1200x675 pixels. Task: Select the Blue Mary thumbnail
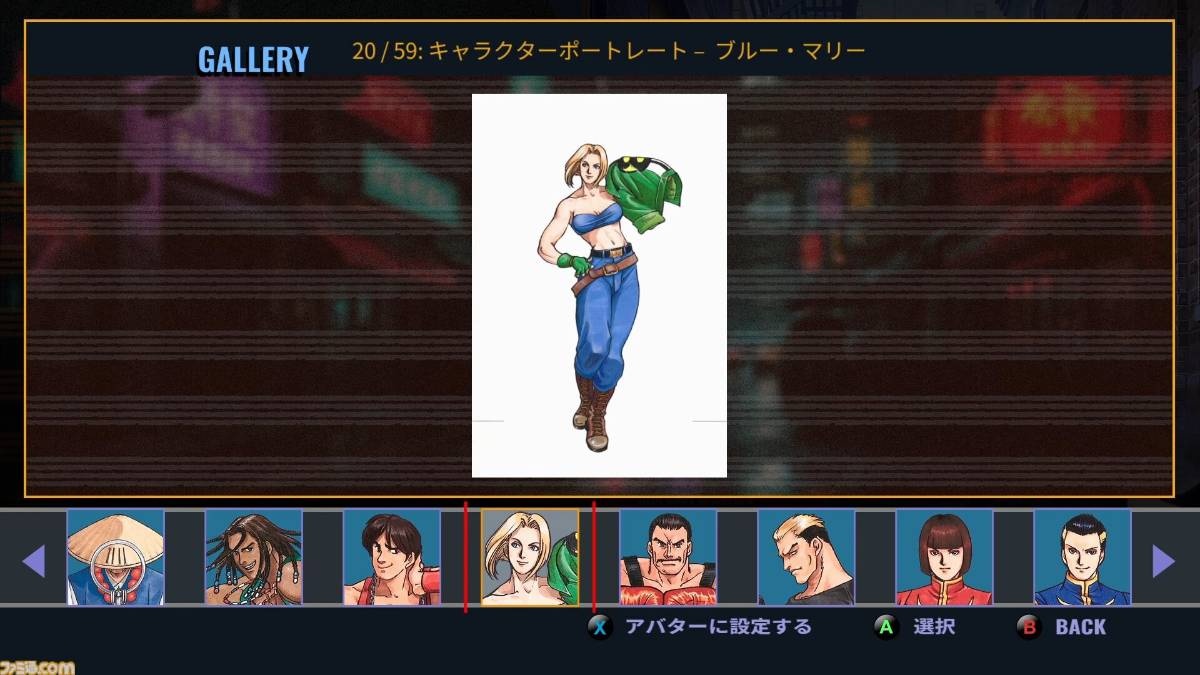[x=530, y=557]
